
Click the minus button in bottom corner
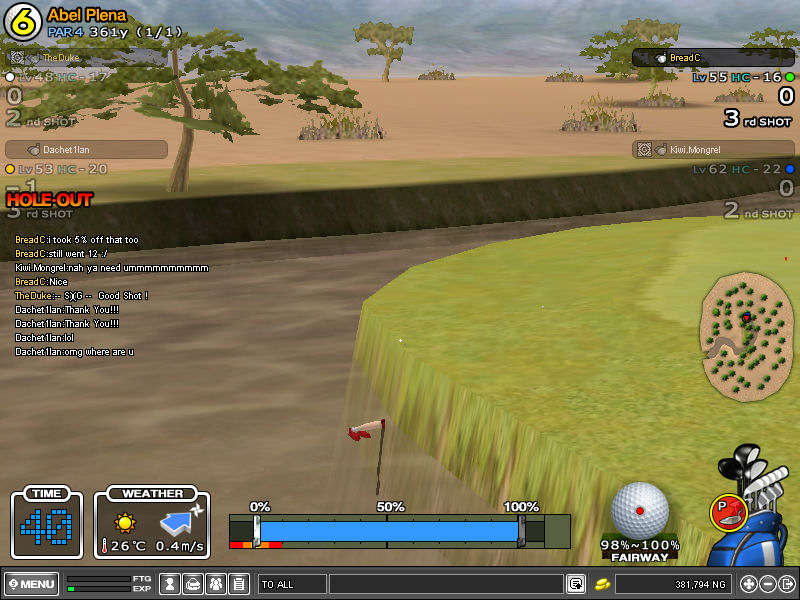767,584
